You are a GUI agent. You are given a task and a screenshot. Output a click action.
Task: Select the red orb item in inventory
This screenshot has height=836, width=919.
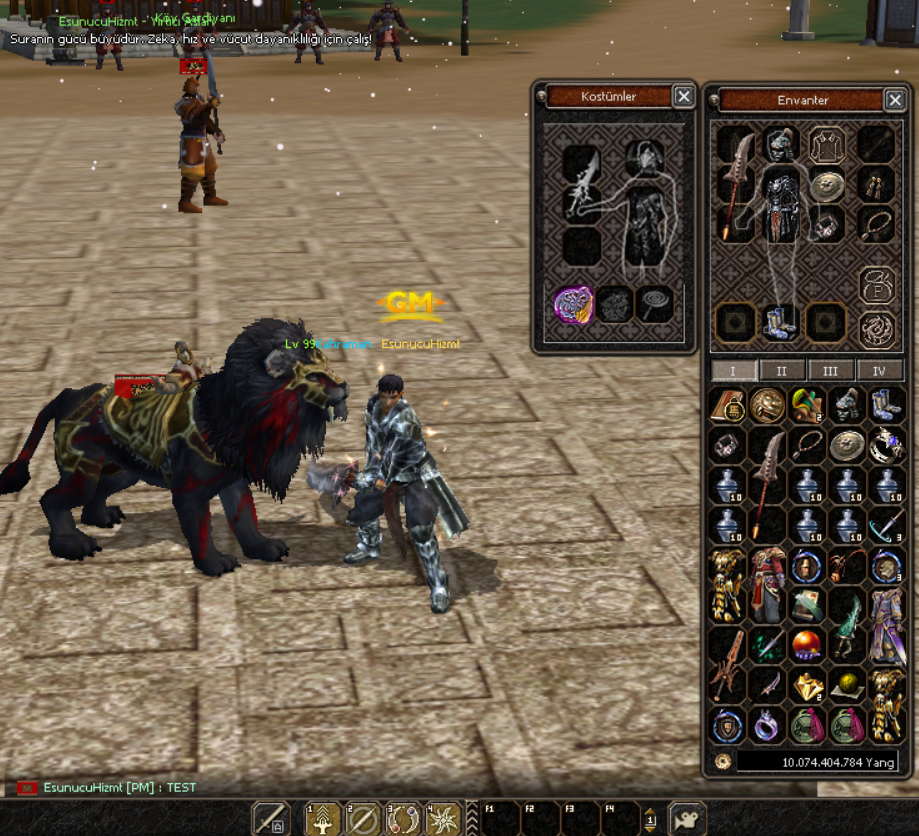click(x=807, y=645)
